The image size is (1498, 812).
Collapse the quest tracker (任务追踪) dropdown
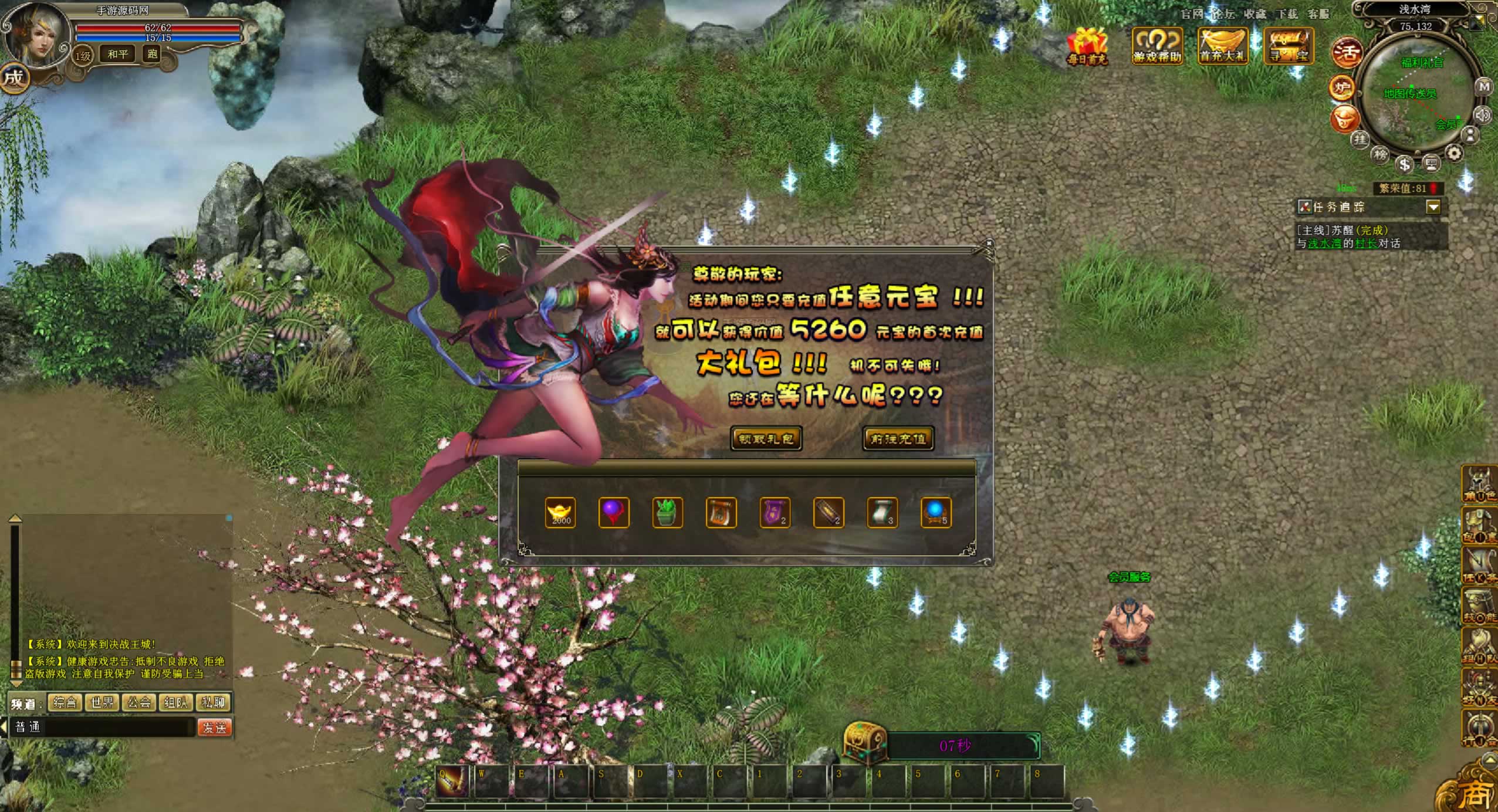point(1433,207)
